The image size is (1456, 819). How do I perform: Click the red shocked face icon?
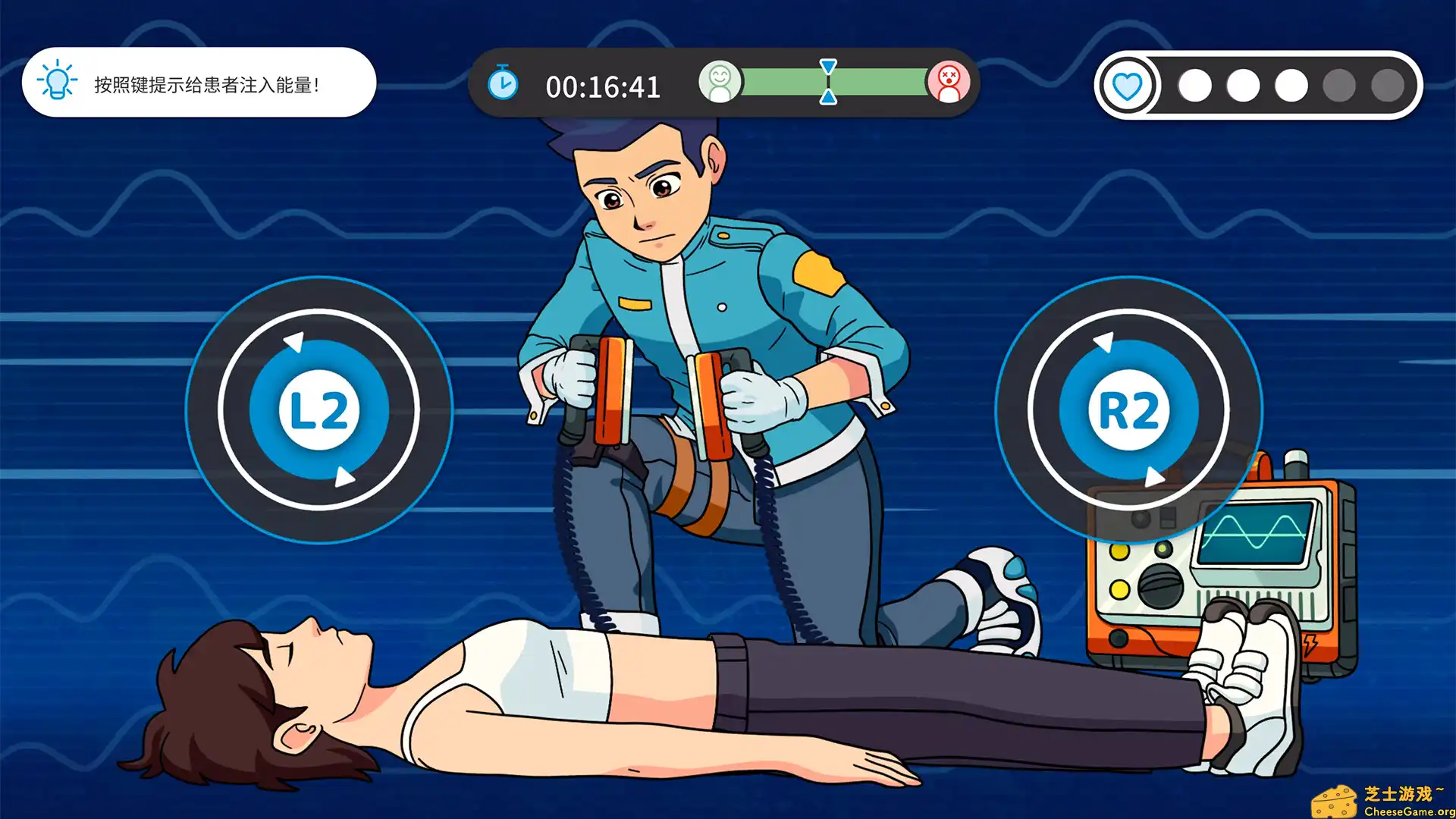(x=950, y=83)
